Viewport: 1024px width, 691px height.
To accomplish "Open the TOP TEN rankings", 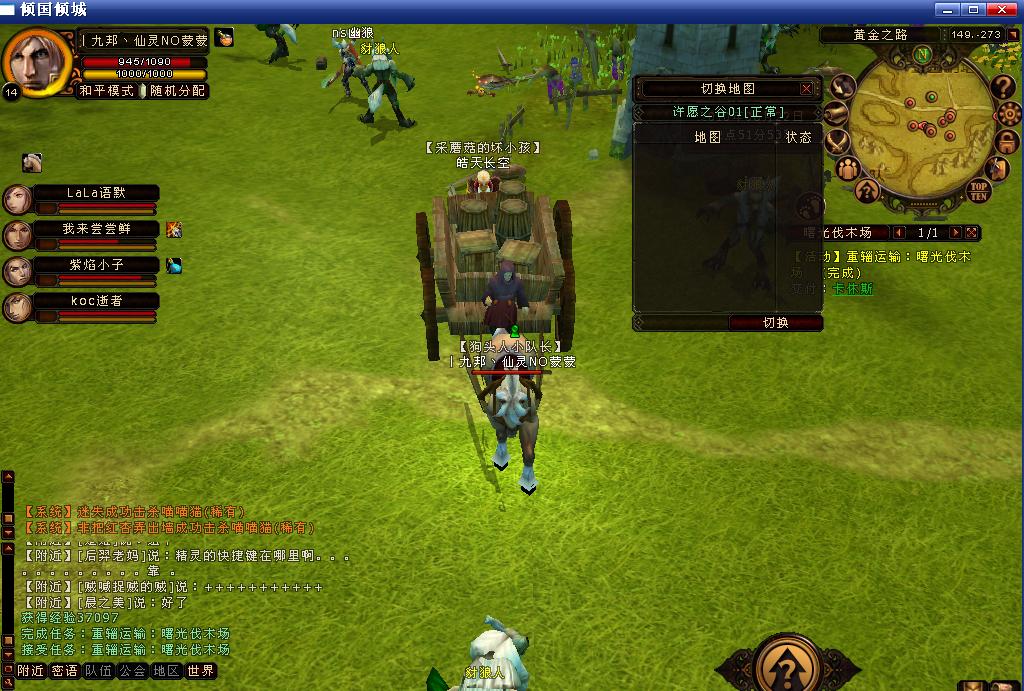I will coord(978,189).
